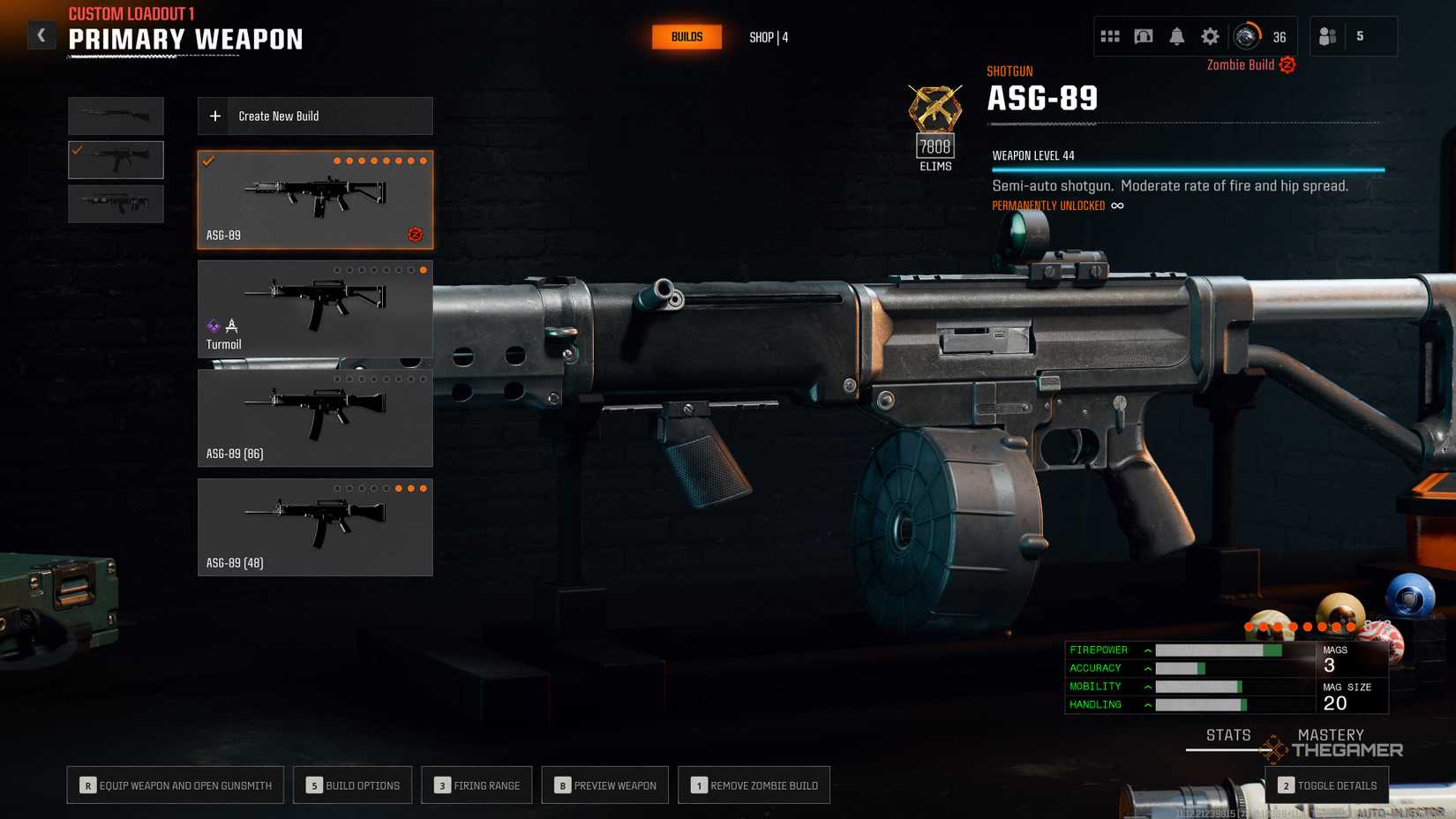The image size is (1456, 819).
Task: Launch the Firing Range
Action: coord(477,785)
